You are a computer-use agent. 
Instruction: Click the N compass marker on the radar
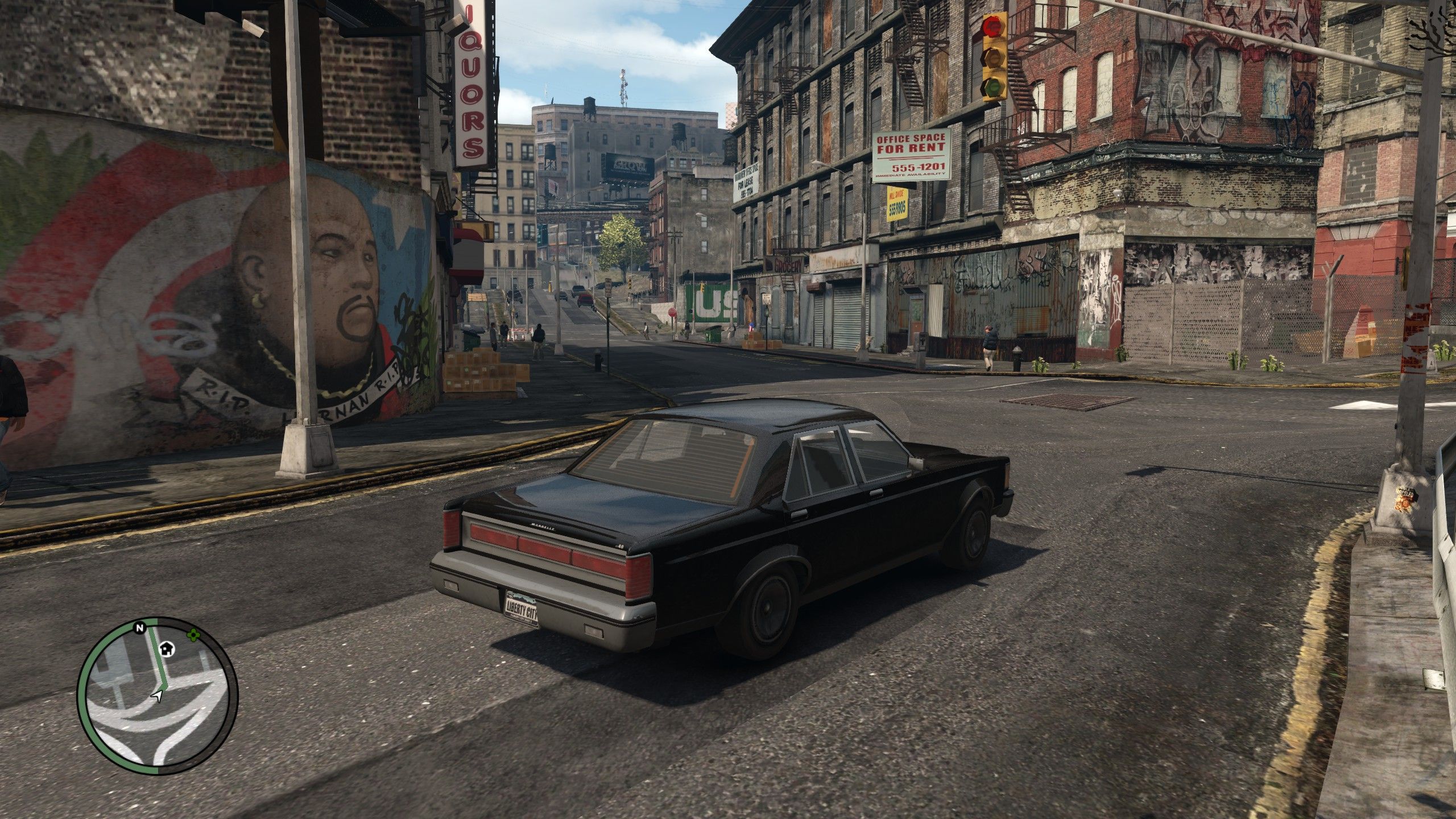click(139, 628)
